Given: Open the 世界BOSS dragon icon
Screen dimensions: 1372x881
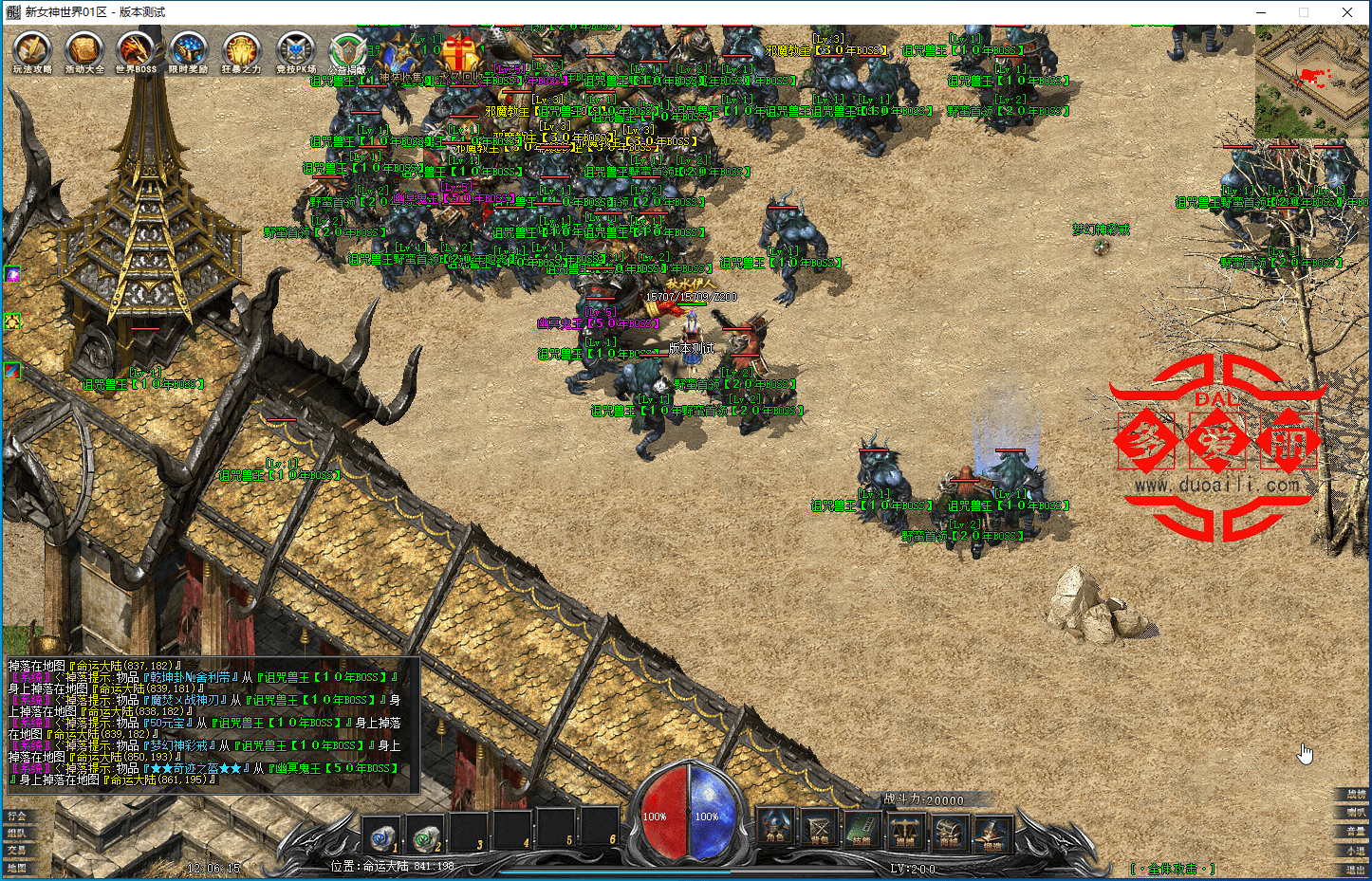Looking at the screenshot, I should point(136,51).
